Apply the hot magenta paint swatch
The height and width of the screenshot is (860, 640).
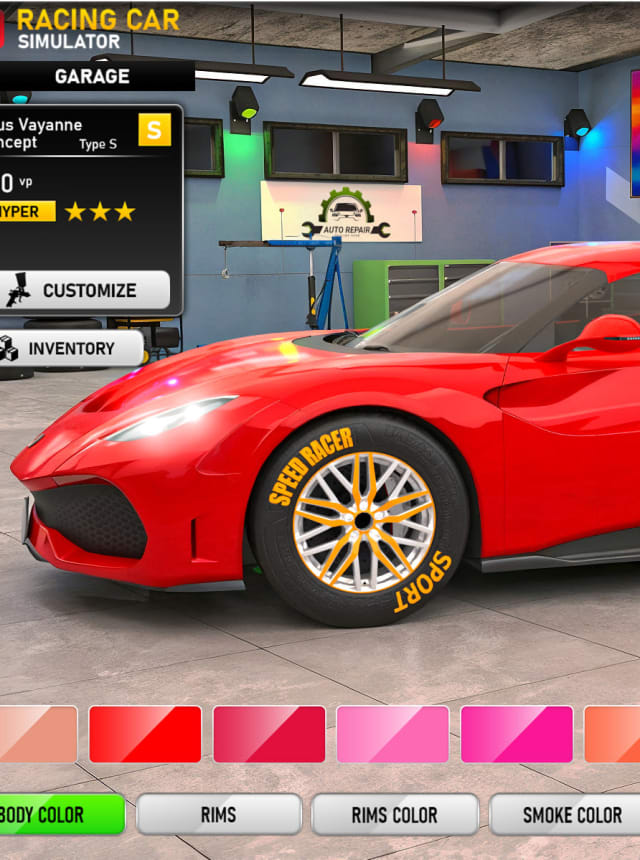pyautogui.click(x=517, y=734)
